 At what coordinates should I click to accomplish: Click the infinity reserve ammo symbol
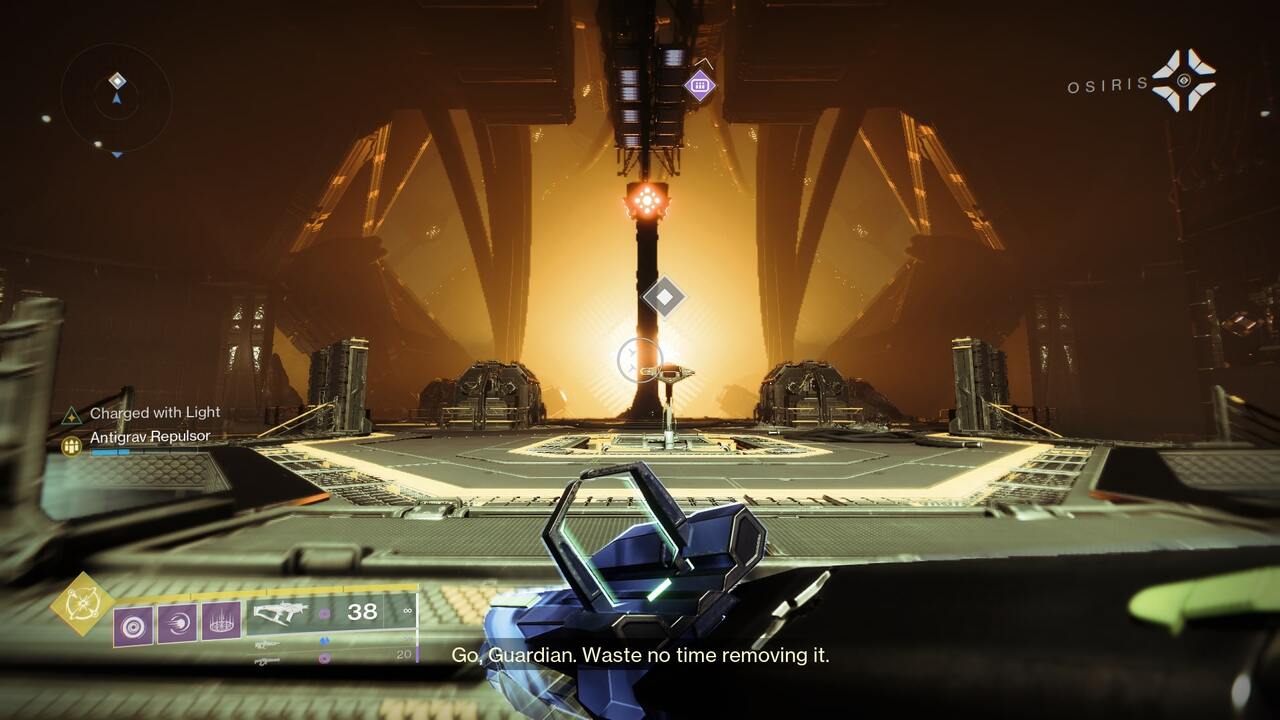[x=407, y=611]
